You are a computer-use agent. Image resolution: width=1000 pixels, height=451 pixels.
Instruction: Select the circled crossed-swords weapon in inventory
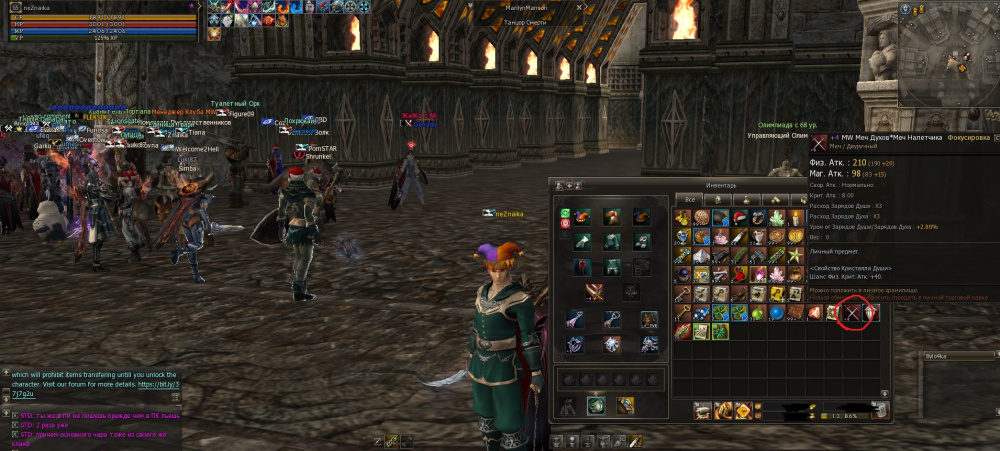click(850, 313)
